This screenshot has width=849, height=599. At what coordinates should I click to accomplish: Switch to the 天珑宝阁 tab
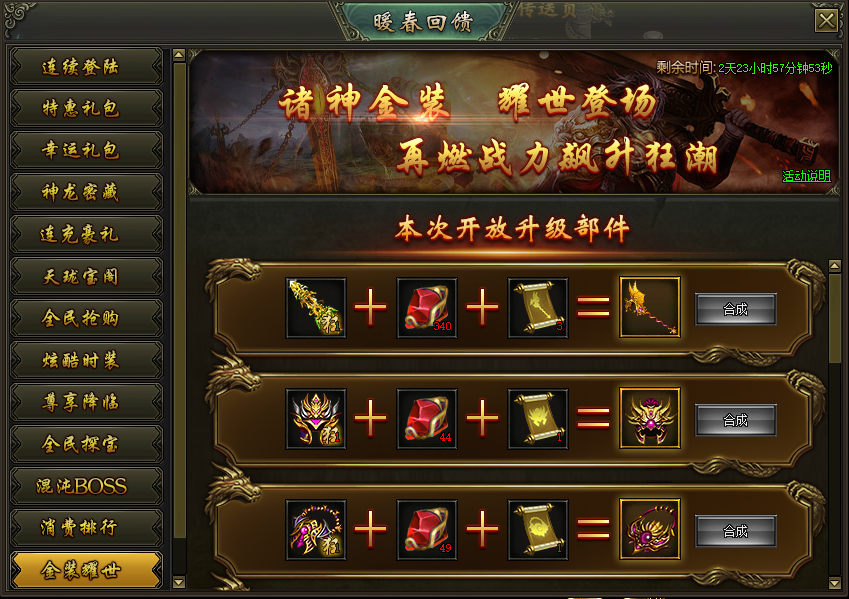(85, 276)
